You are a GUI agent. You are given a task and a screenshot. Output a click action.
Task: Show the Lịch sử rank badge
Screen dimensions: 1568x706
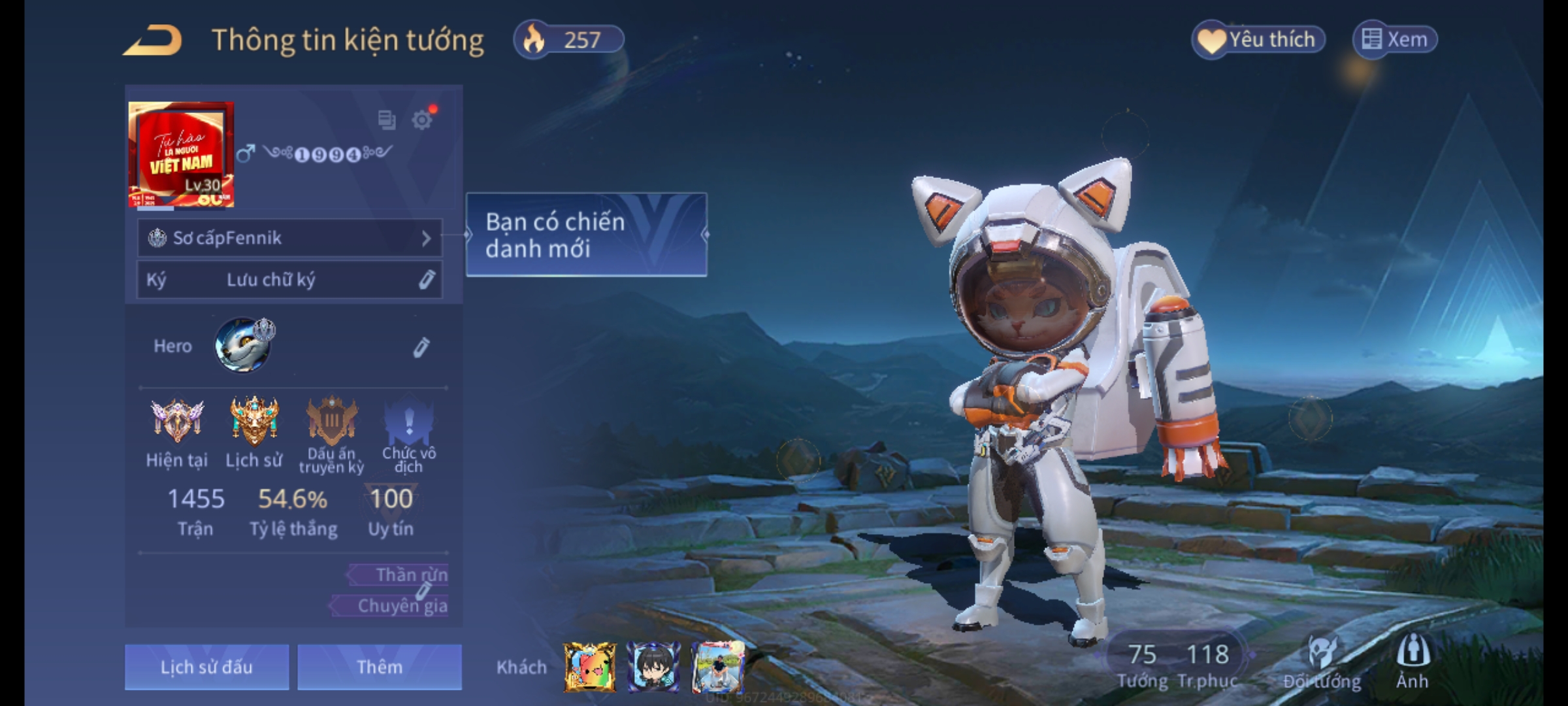tap(254, 422)
